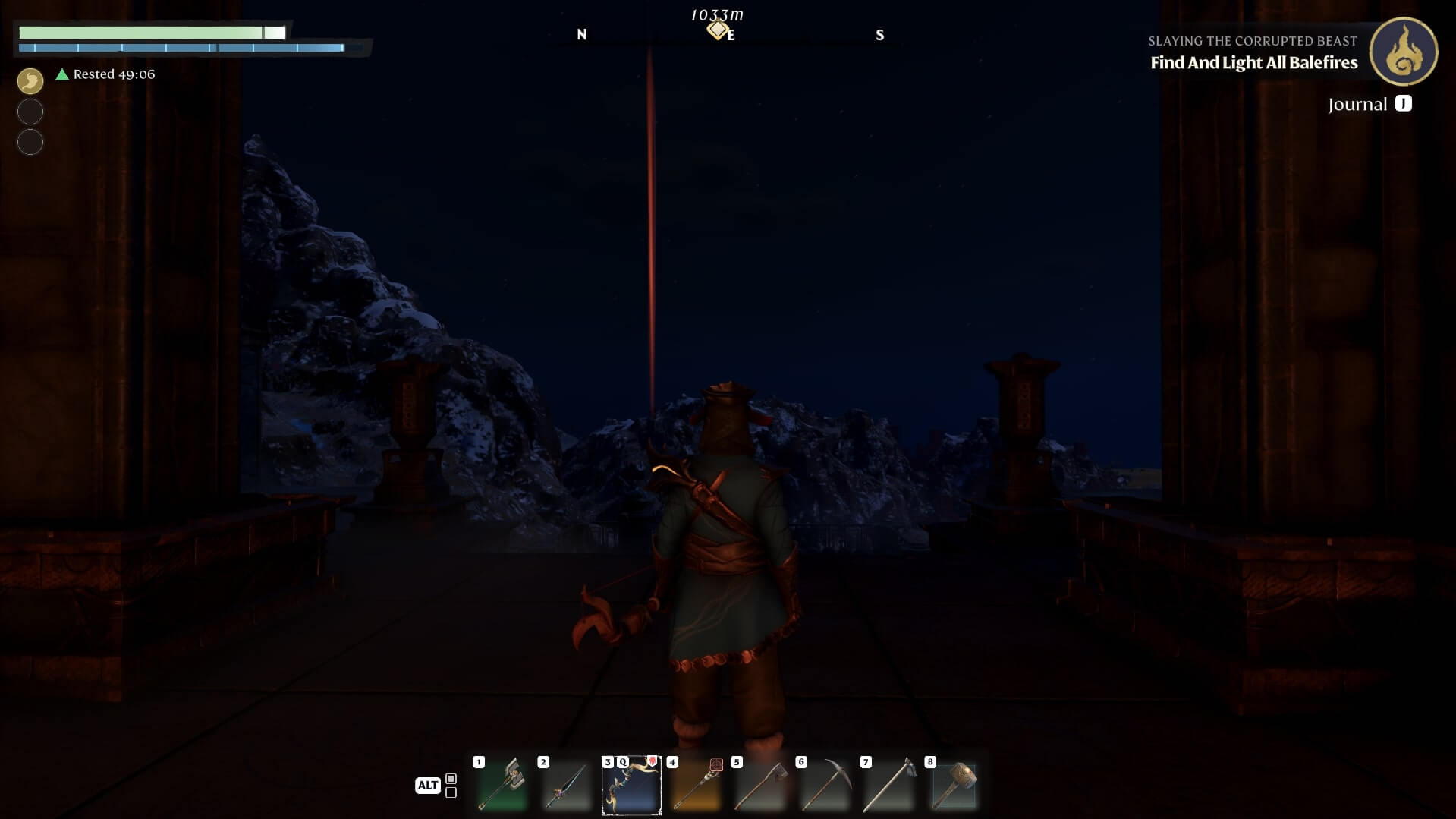Image resolution: width=1456 pixels, height=819 pixels.
Task: Select the pickaxe in hotbar slot 6
Action: 825,786
